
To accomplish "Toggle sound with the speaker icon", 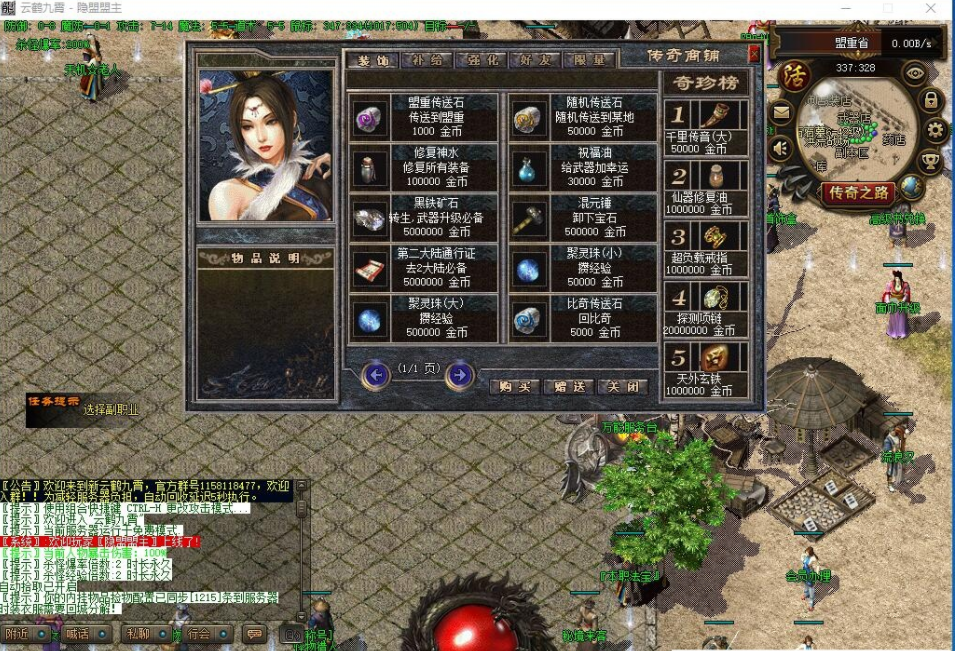I will (781, 149).
